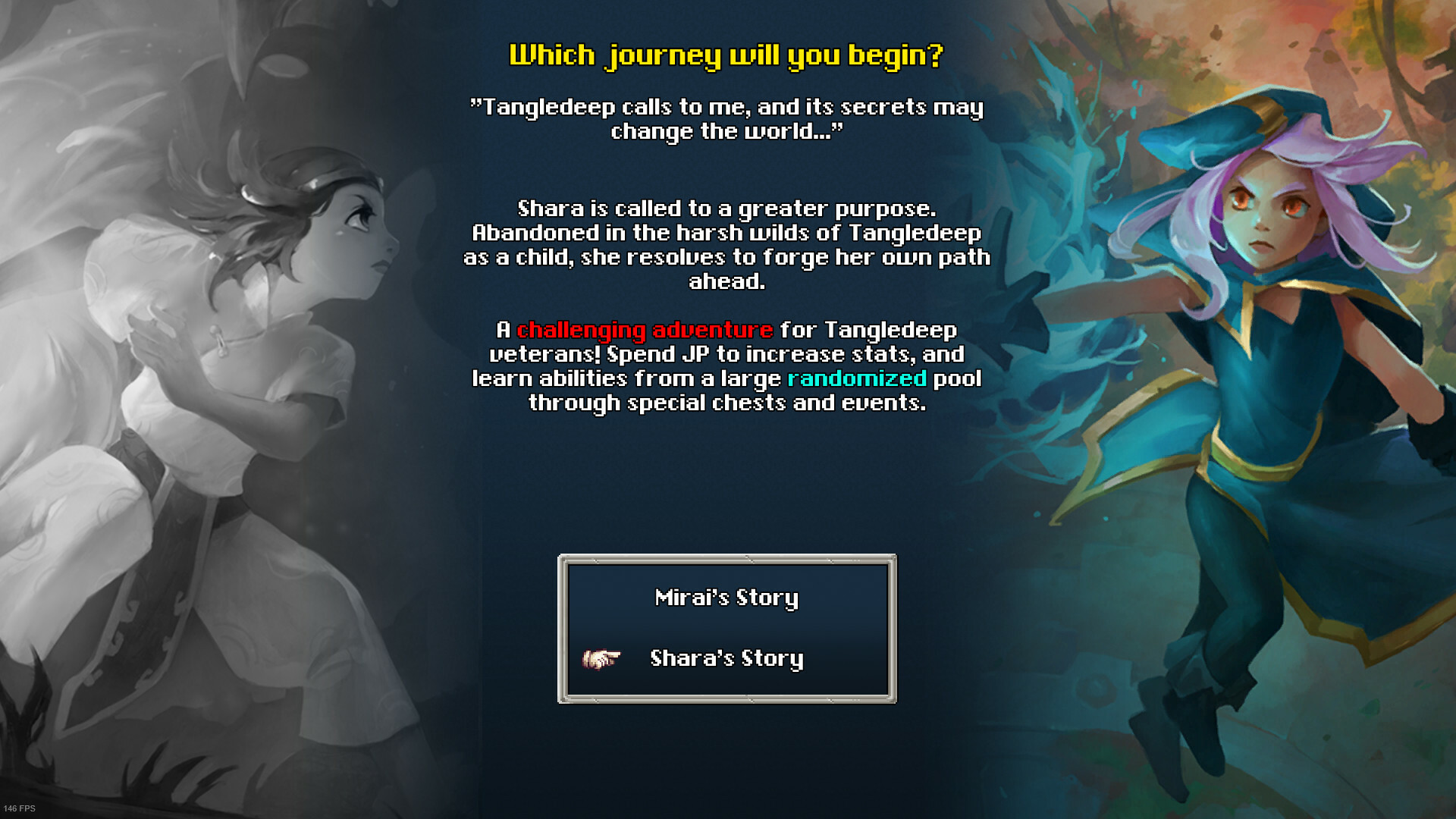
Task: Click the Tangledeep quote text
Action: pyautogui.click(x=726, y=118)
